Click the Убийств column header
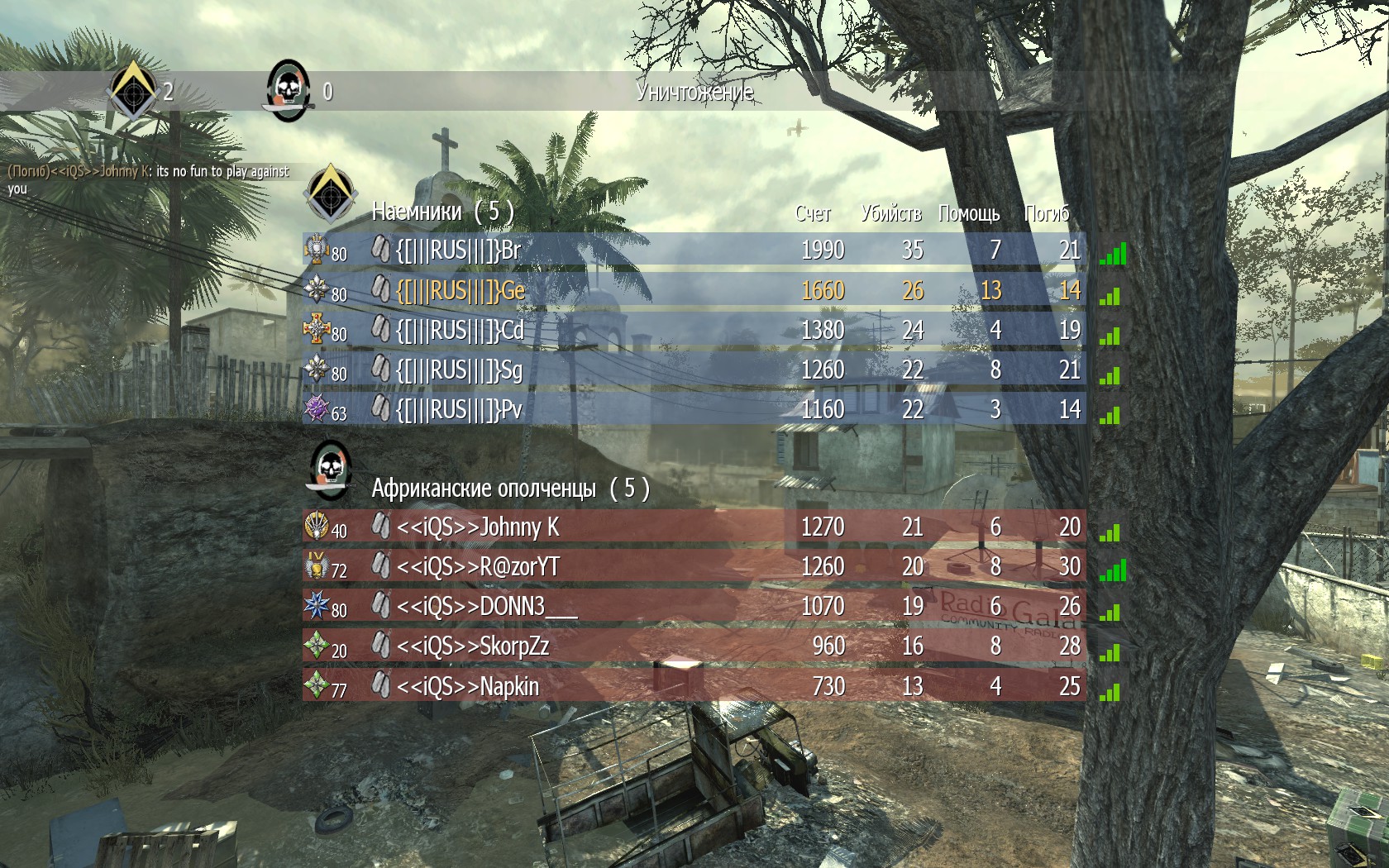 (890, 214)
